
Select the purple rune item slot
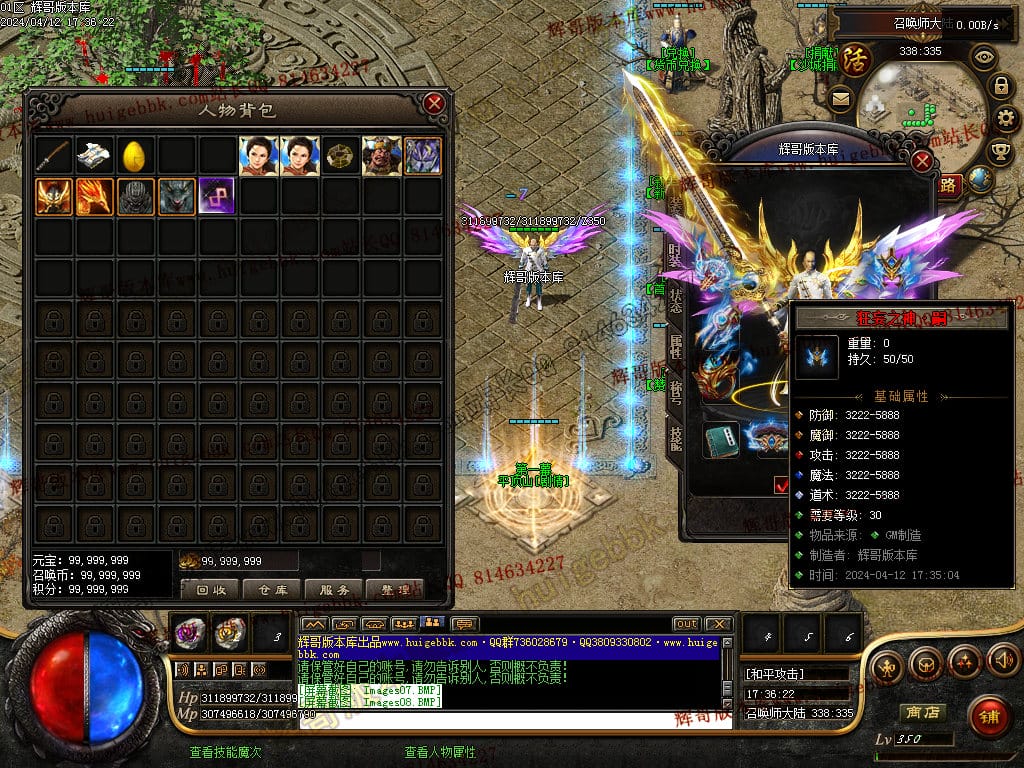click(216, 197)
